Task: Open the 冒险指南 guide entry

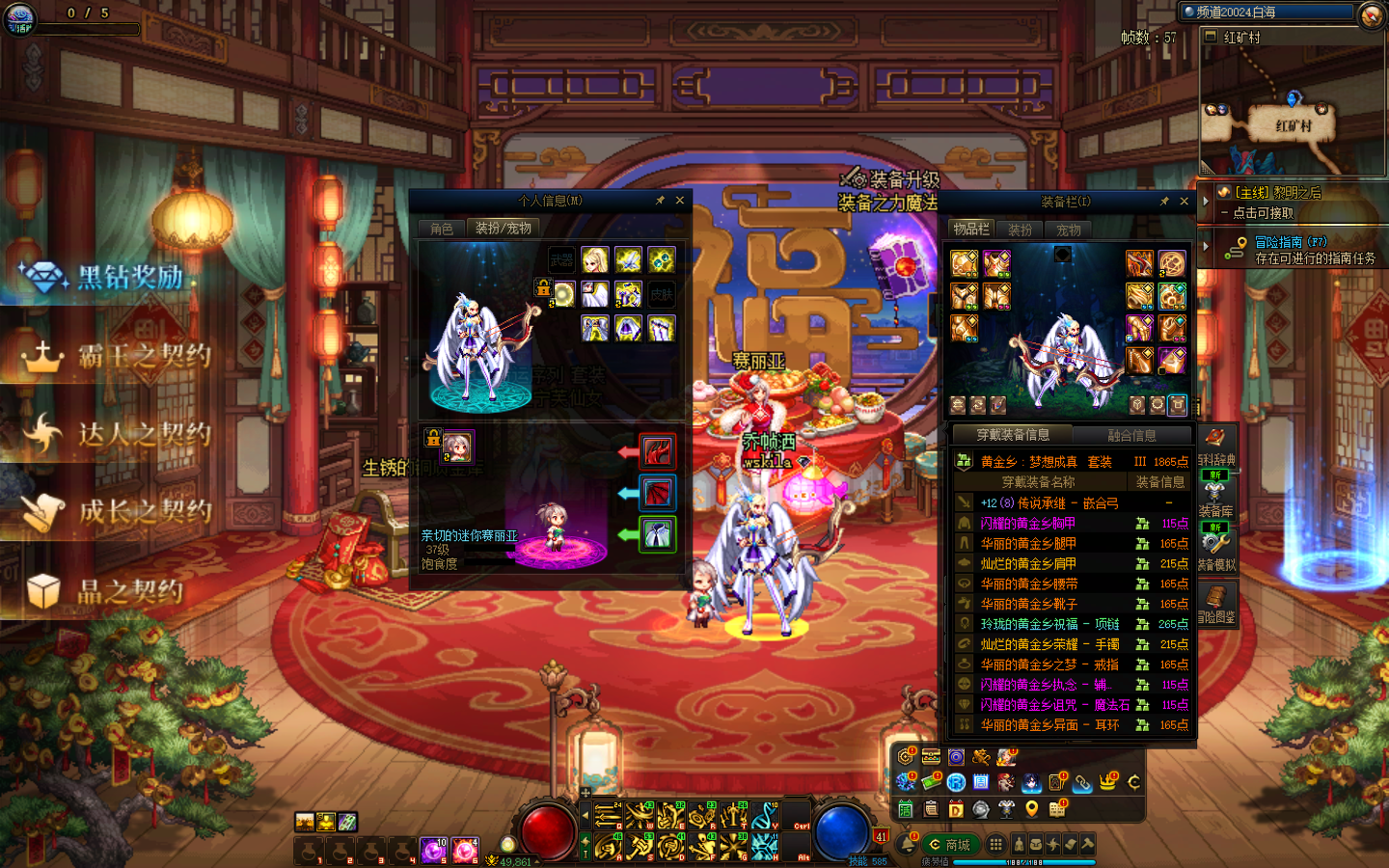Action: coord(1291,250)
